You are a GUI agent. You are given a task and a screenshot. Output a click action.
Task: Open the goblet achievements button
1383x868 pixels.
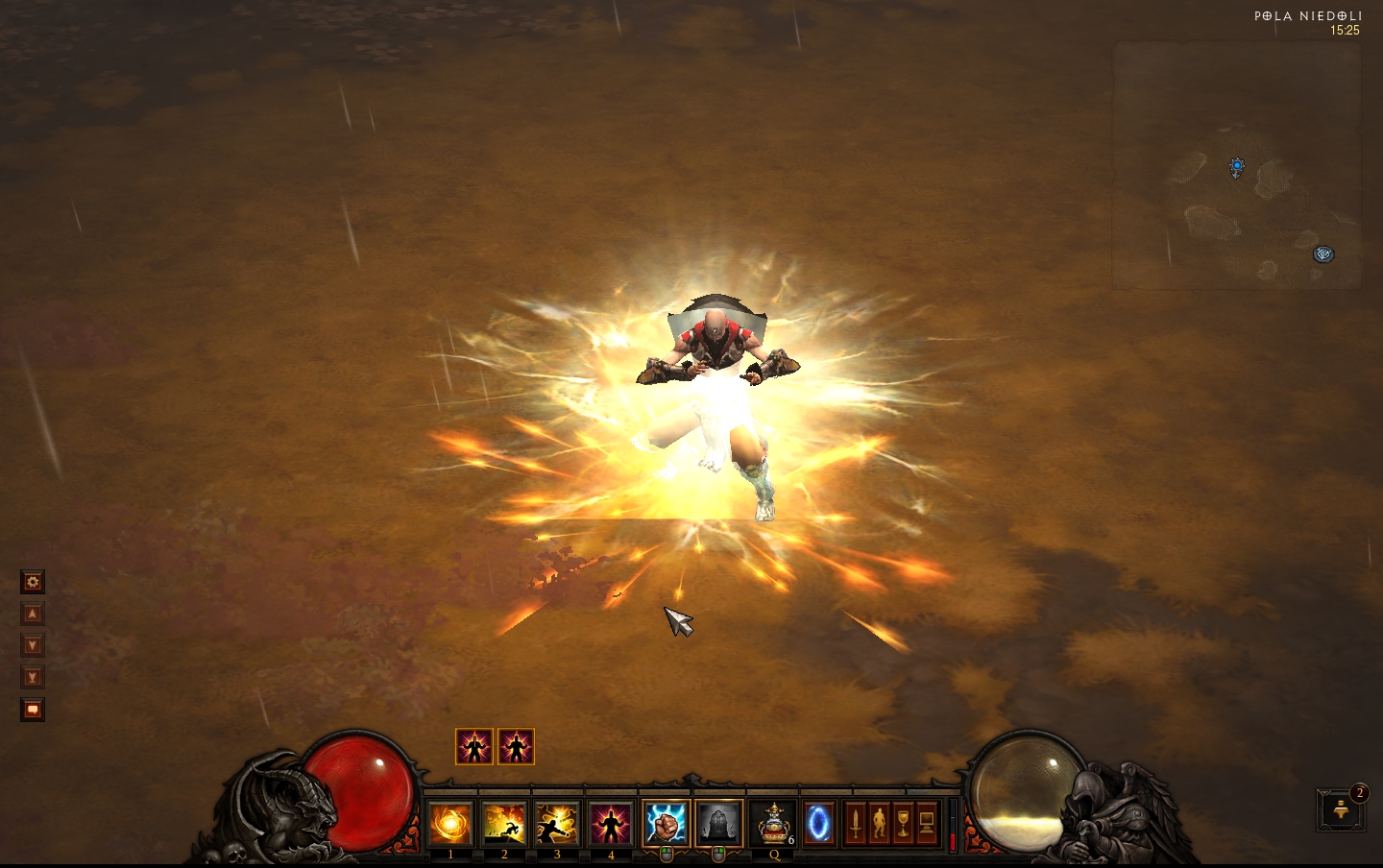[903, 824]
